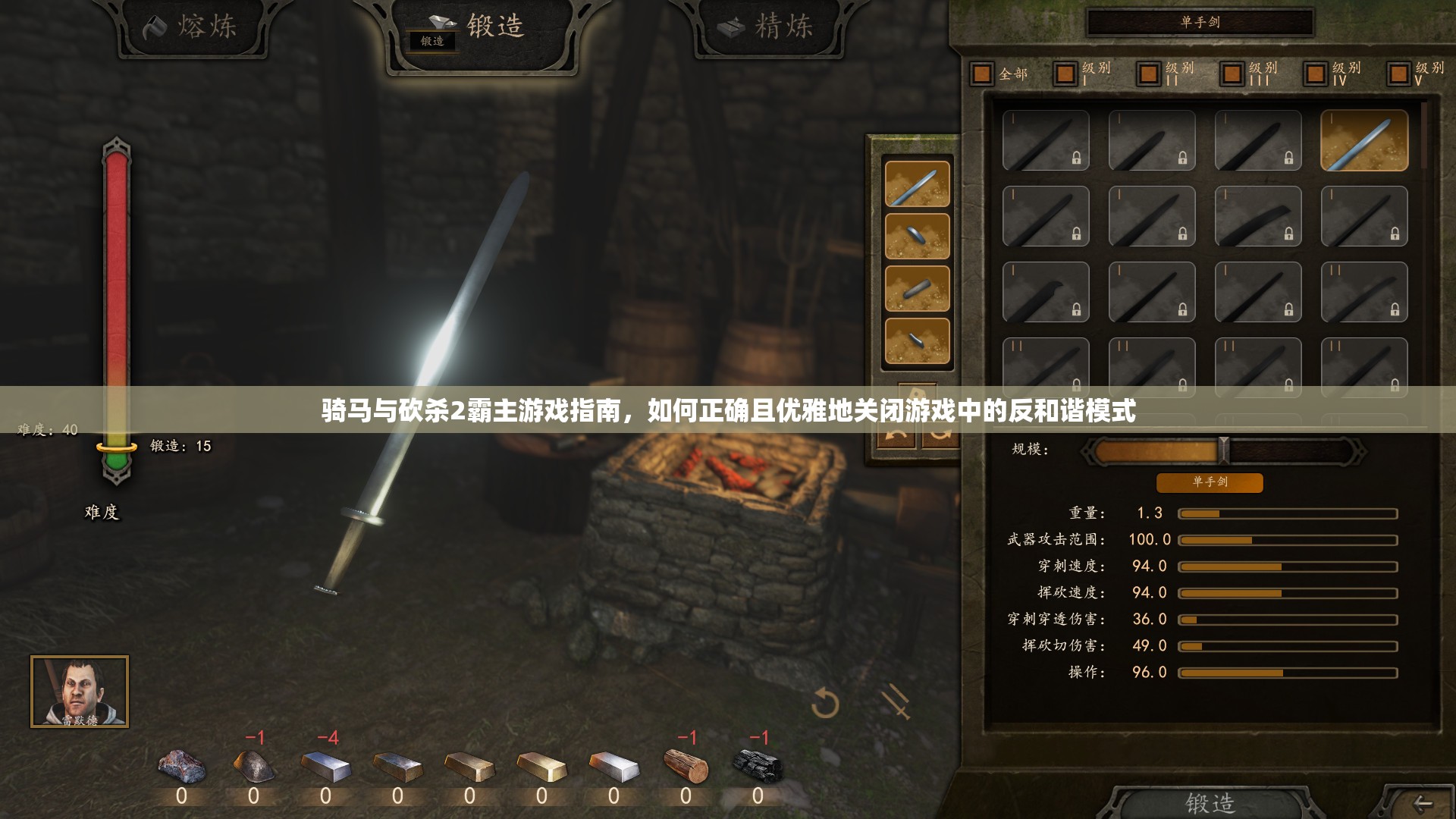Select the grip part category slot
The image size is (1456, 819).
tap(917, 288)
